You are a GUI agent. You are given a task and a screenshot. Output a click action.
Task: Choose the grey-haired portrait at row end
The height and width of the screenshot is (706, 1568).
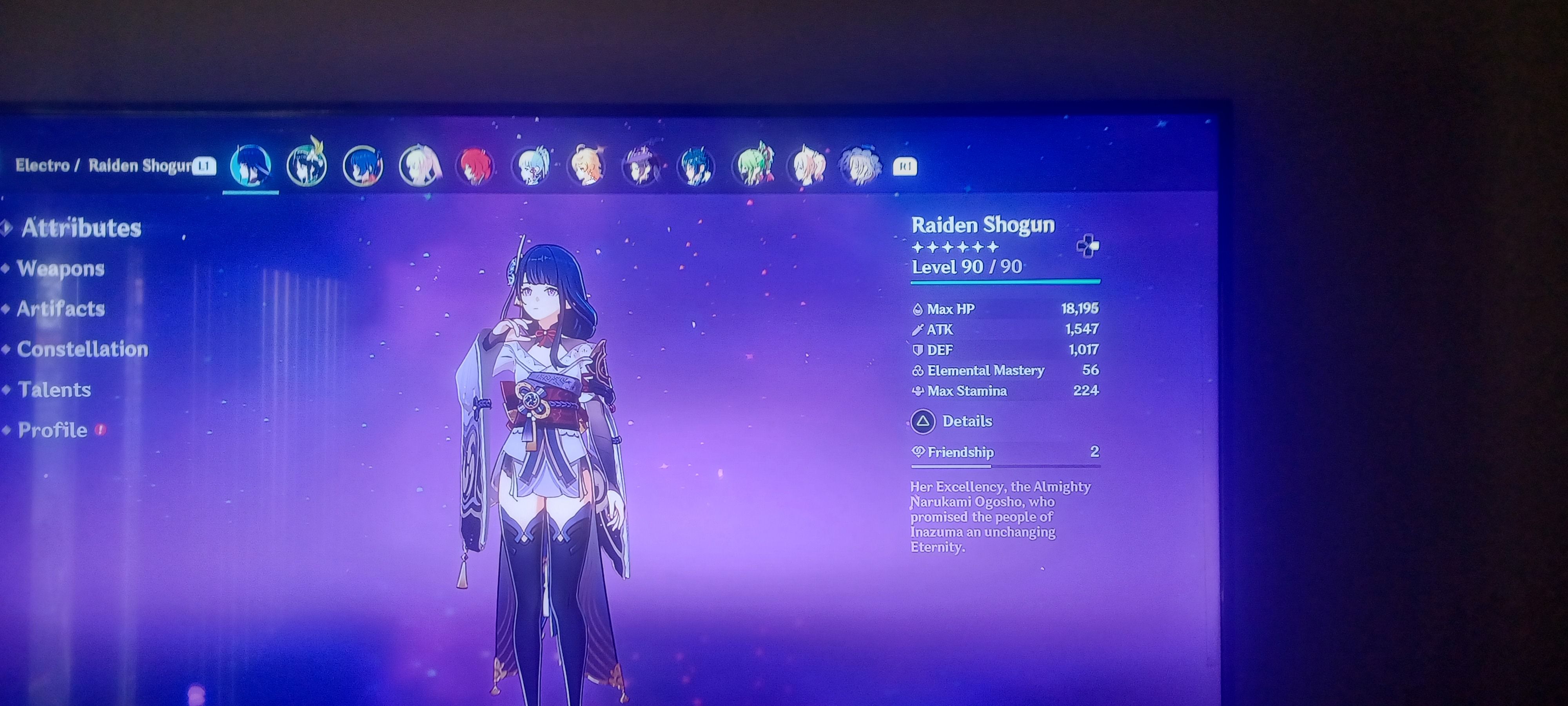860,166
